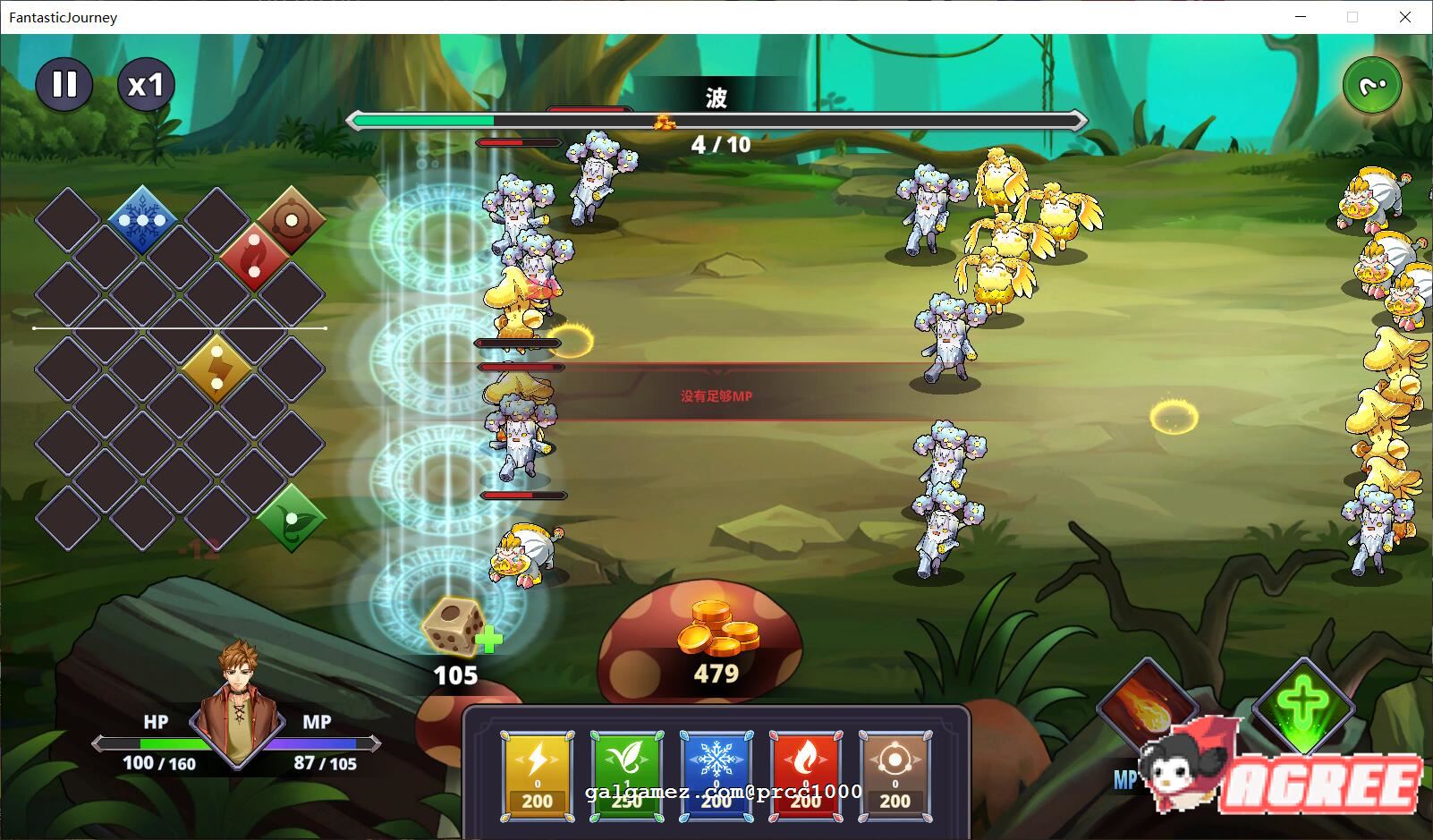Open the green question mark help button
This screenshot has width=1433, height=840.
click(x=1371, y=86)
